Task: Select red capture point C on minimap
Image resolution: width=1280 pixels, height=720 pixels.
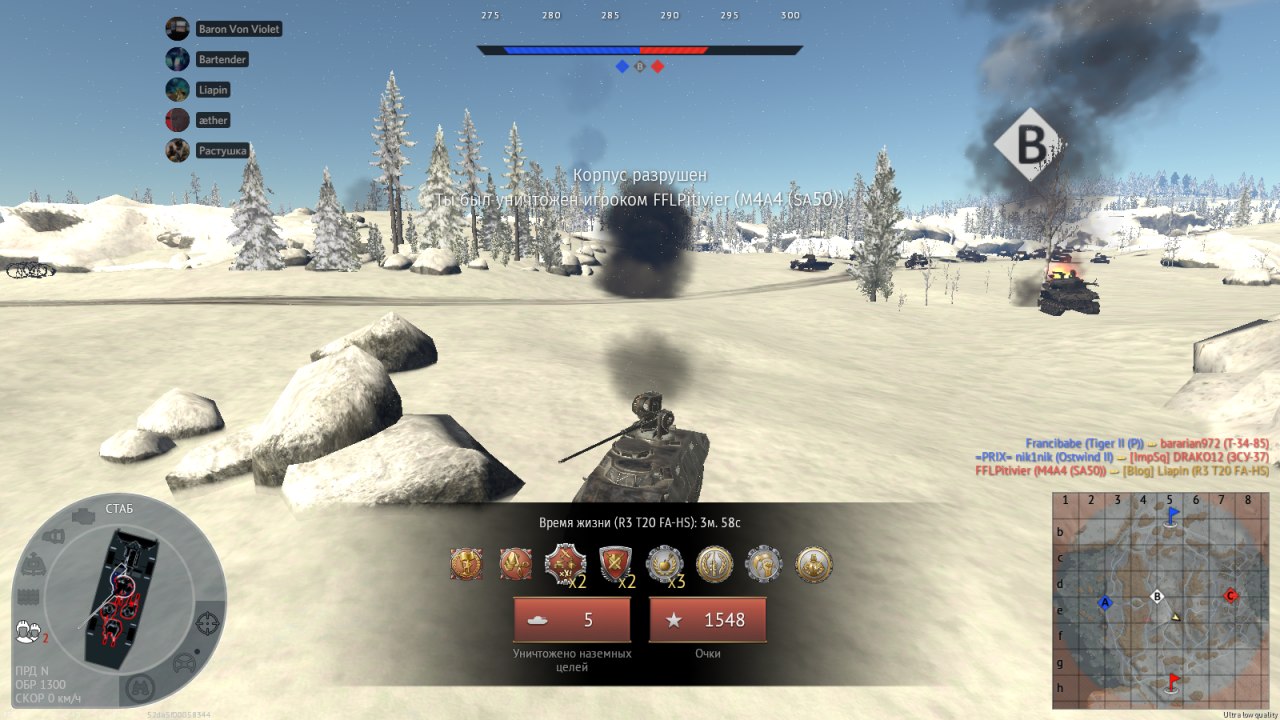Action: tap(1231, 596)
